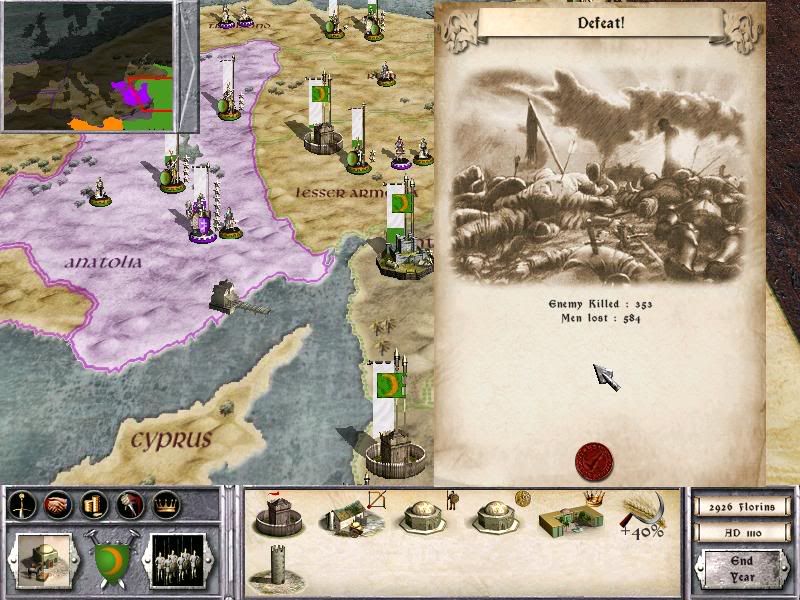
Task: Click the gold coin stacks button
Action: point(93,506)
